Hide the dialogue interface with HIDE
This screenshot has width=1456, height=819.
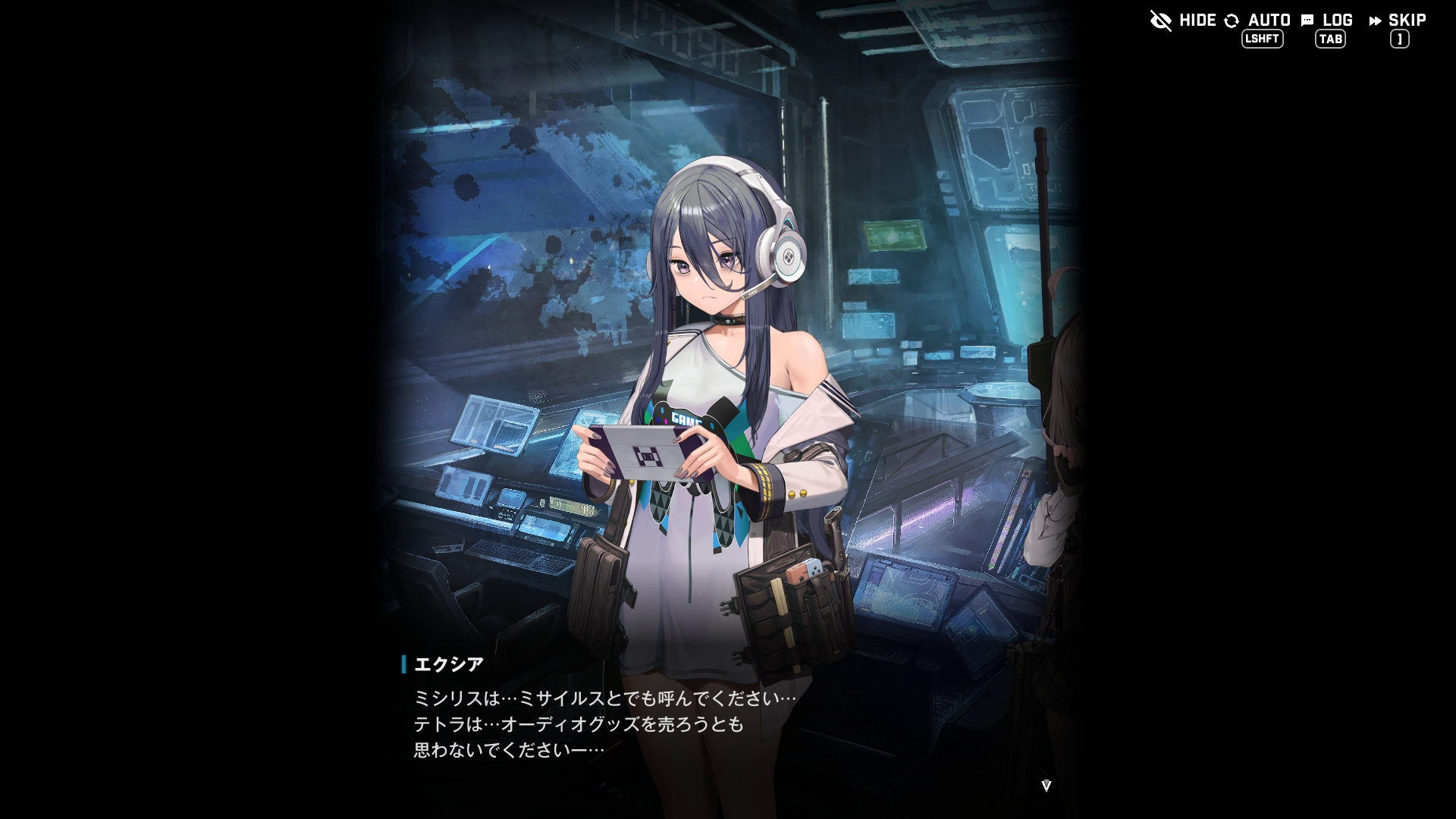(1183, 20)
